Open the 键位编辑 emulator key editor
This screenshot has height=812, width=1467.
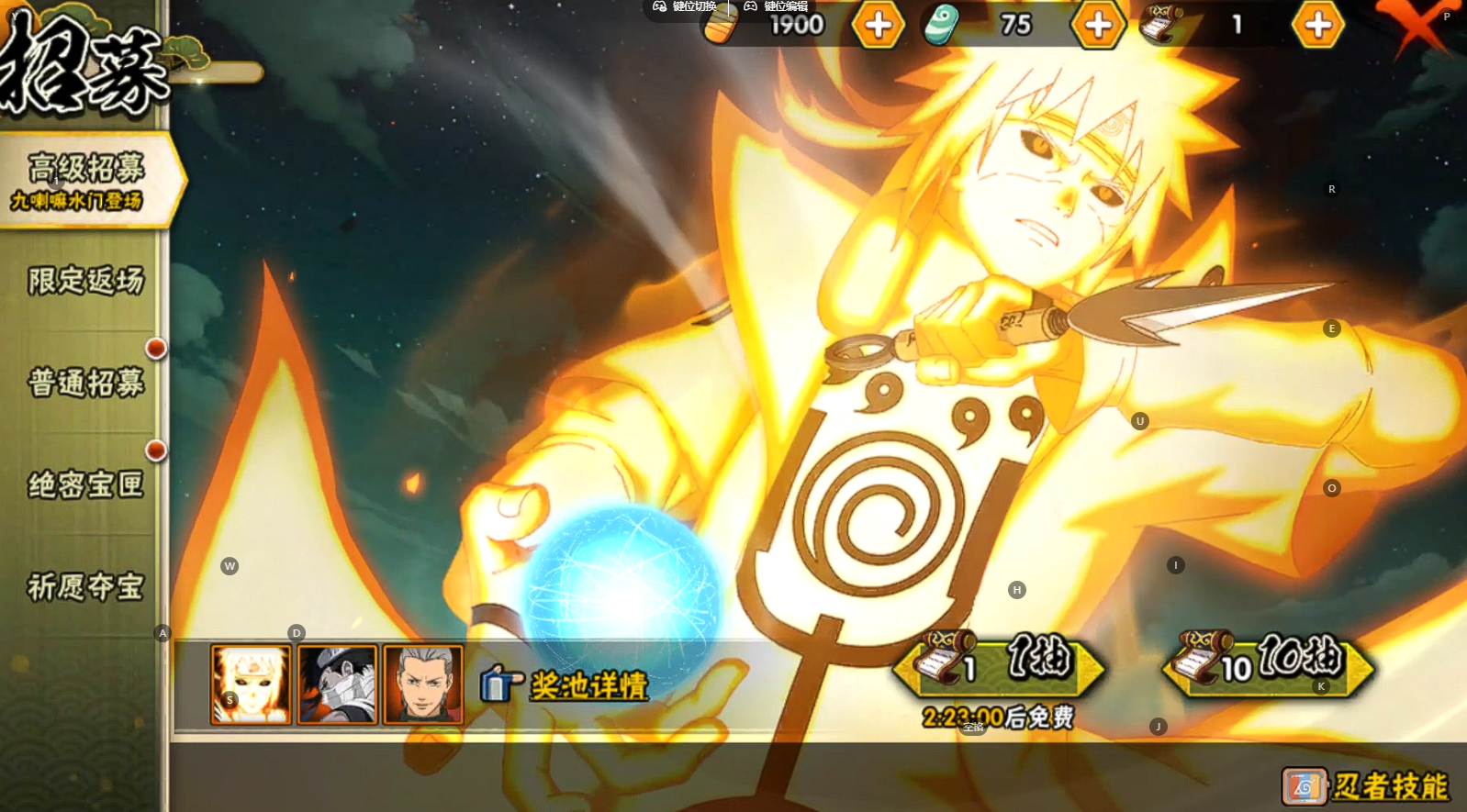click(x=776, y=6)
